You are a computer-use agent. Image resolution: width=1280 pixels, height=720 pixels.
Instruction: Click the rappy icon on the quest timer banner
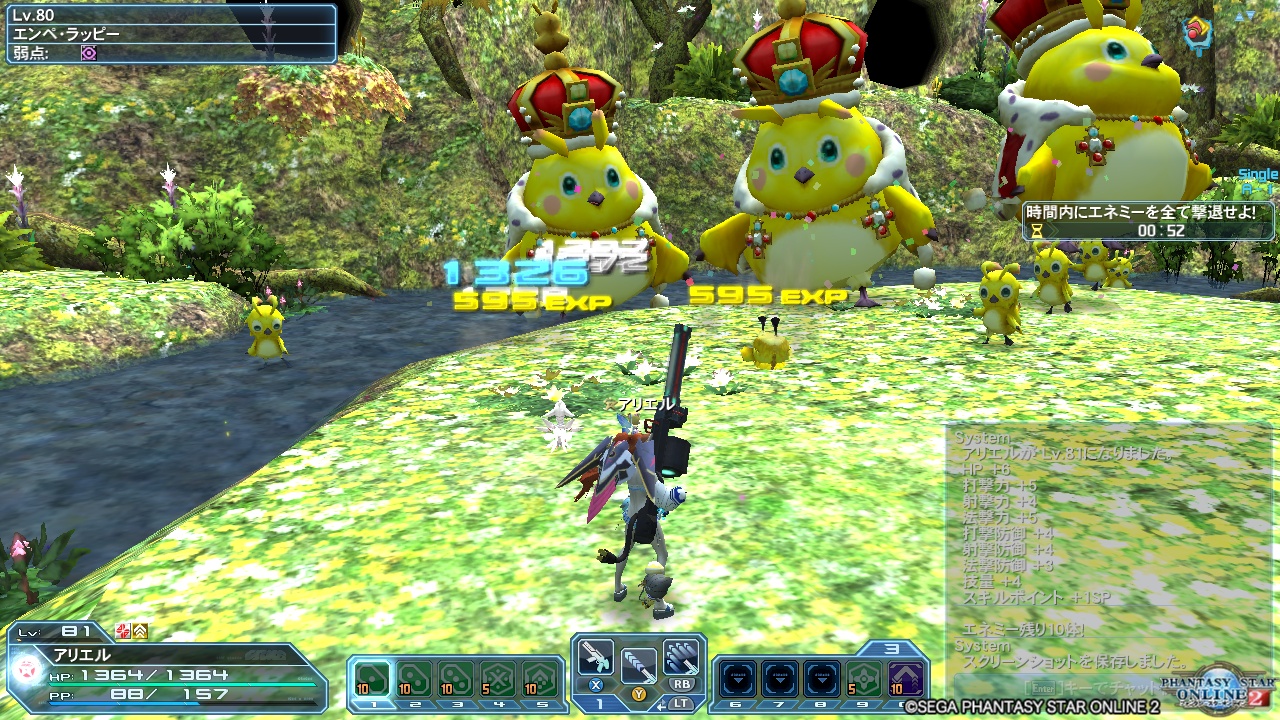(x=1036, y=230)
